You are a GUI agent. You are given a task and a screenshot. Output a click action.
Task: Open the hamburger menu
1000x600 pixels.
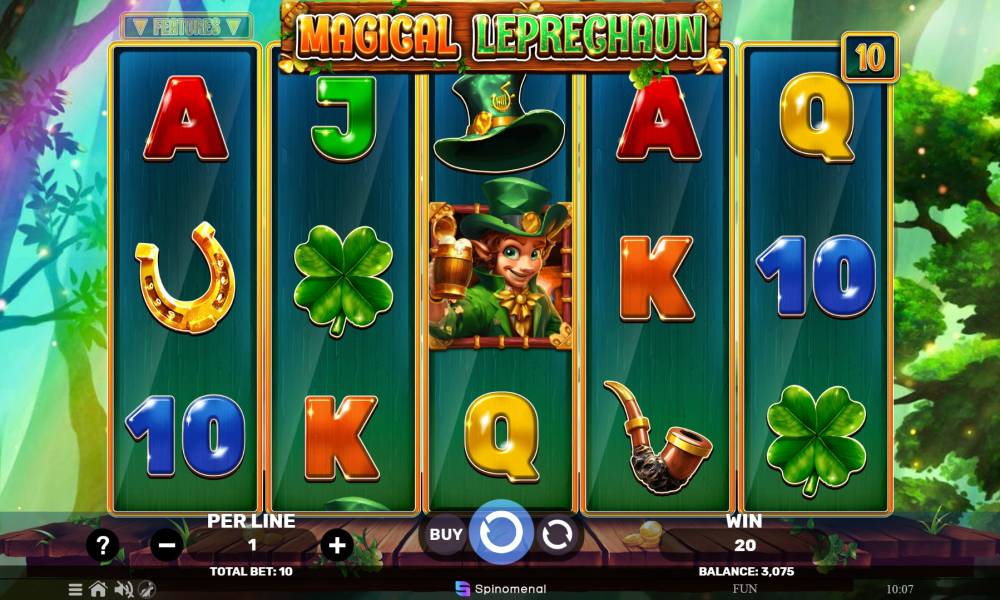pos(76,589)
